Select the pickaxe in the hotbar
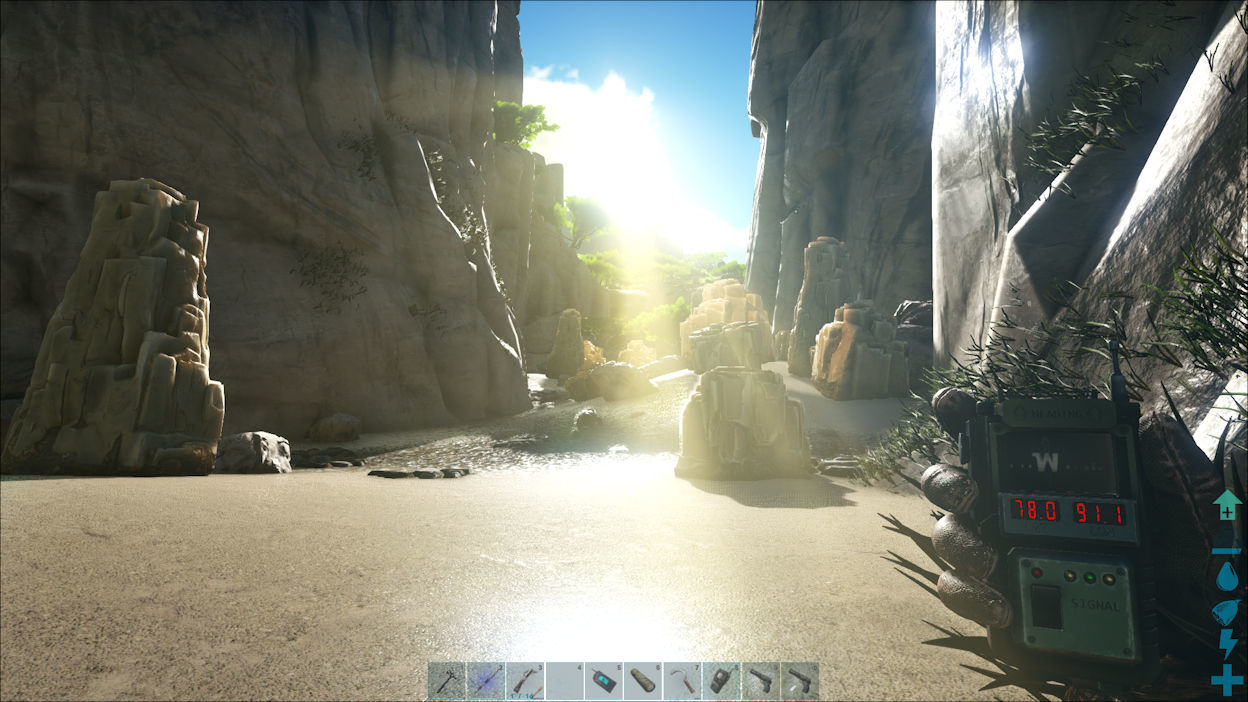This screenshot has width=1248, height=702. point(446,681)
